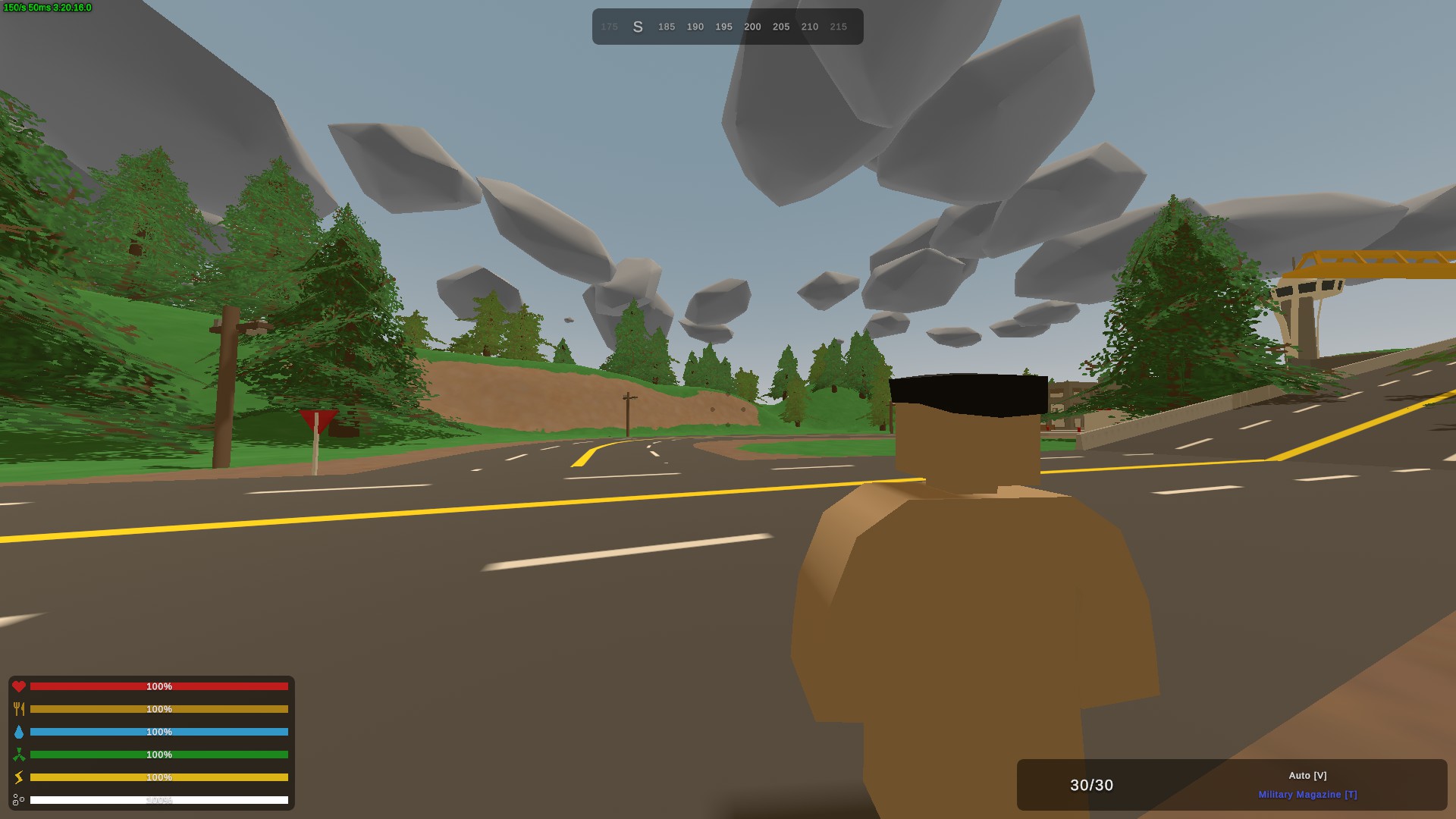Click the green FPS counter text top-left
1456x819 pixels.
coord(45,6)
